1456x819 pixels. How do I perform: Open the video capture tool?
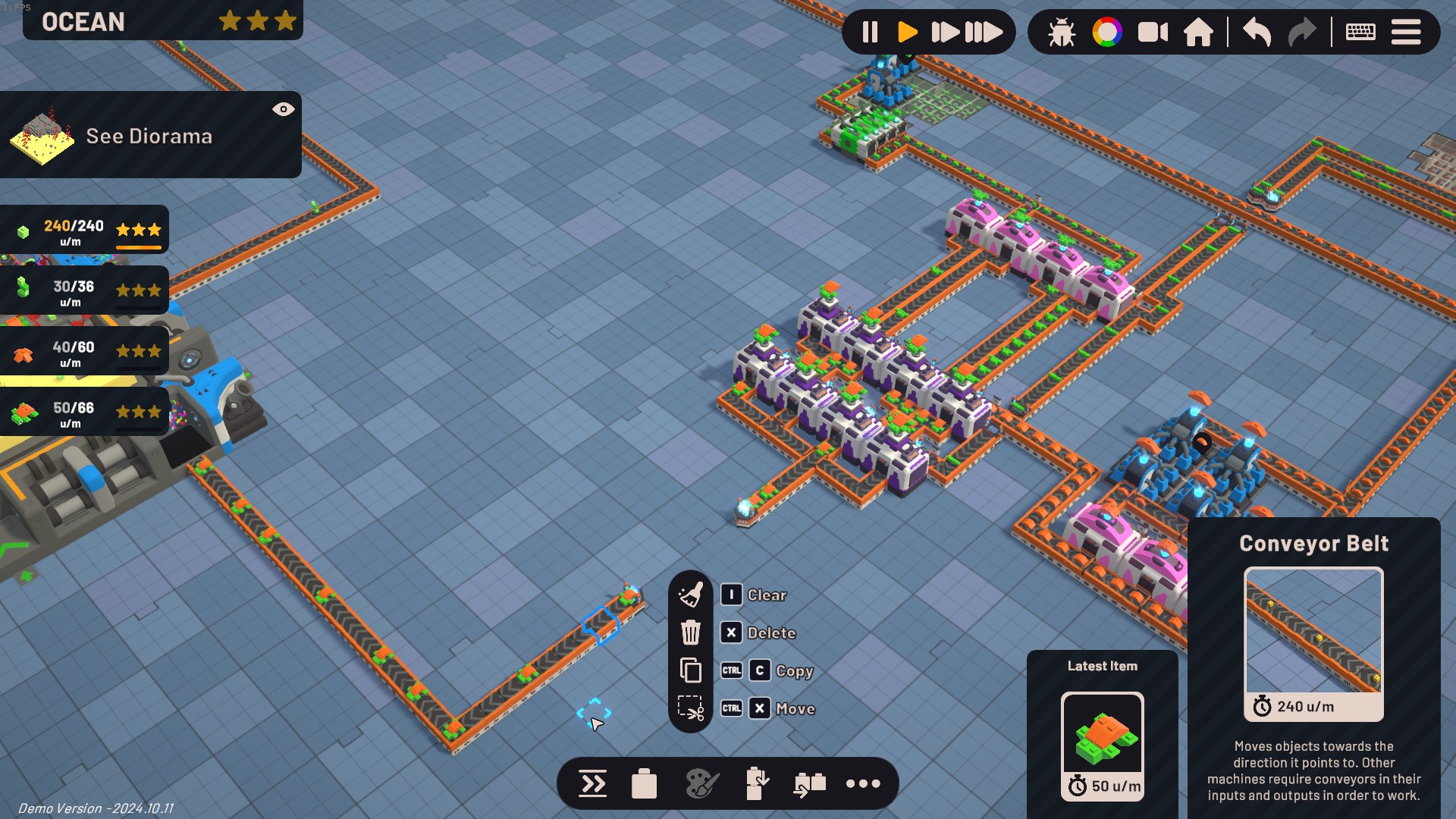click(1153, 32)
